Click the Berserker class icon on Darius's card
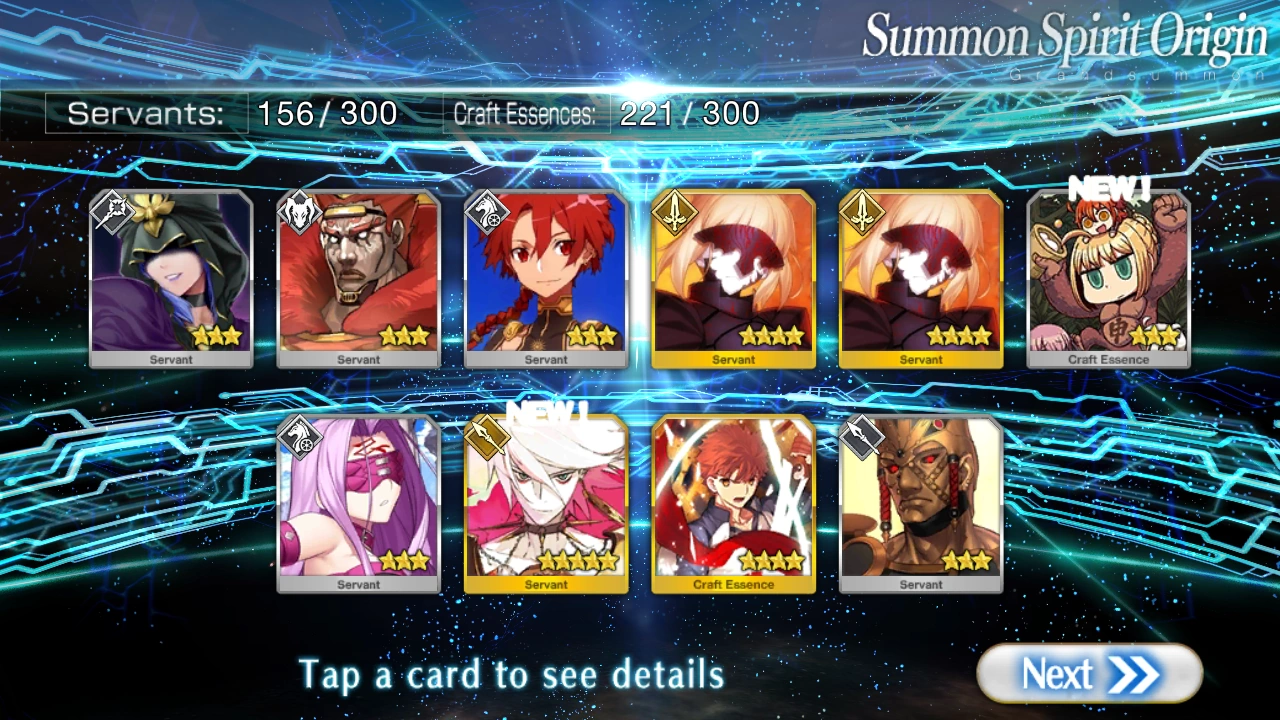1280x720 pixels. (298, 210)
